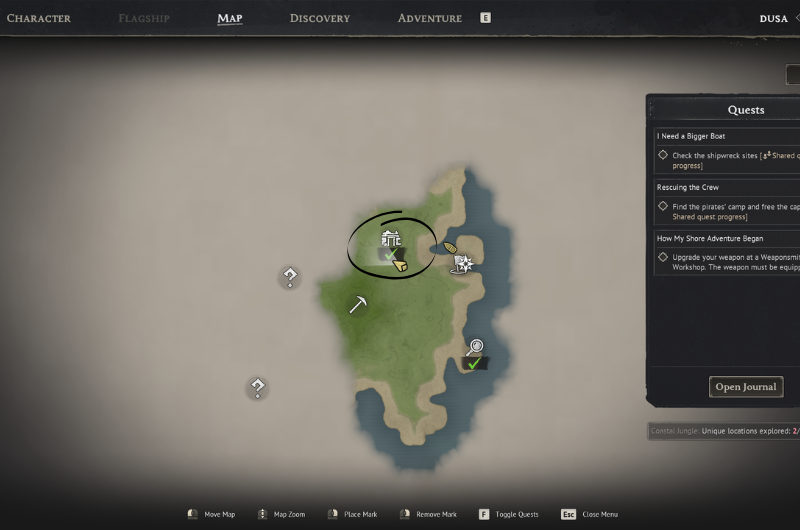800x530 pixels.
Task: Open the Flagship tab
Action: click(144, 18)
